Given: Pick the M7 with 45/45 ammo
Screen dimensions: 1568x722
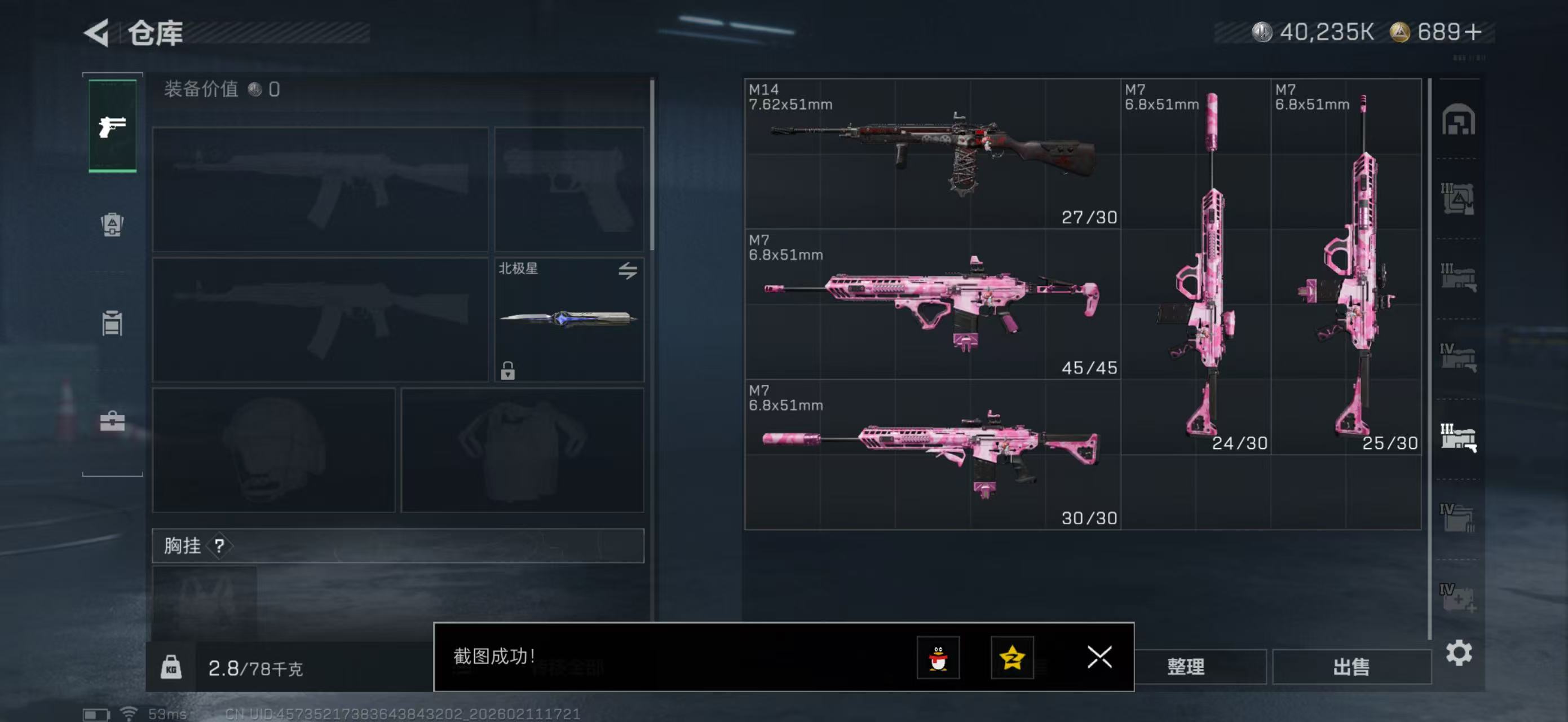Looking at the screenshot, I should point(932,304).
